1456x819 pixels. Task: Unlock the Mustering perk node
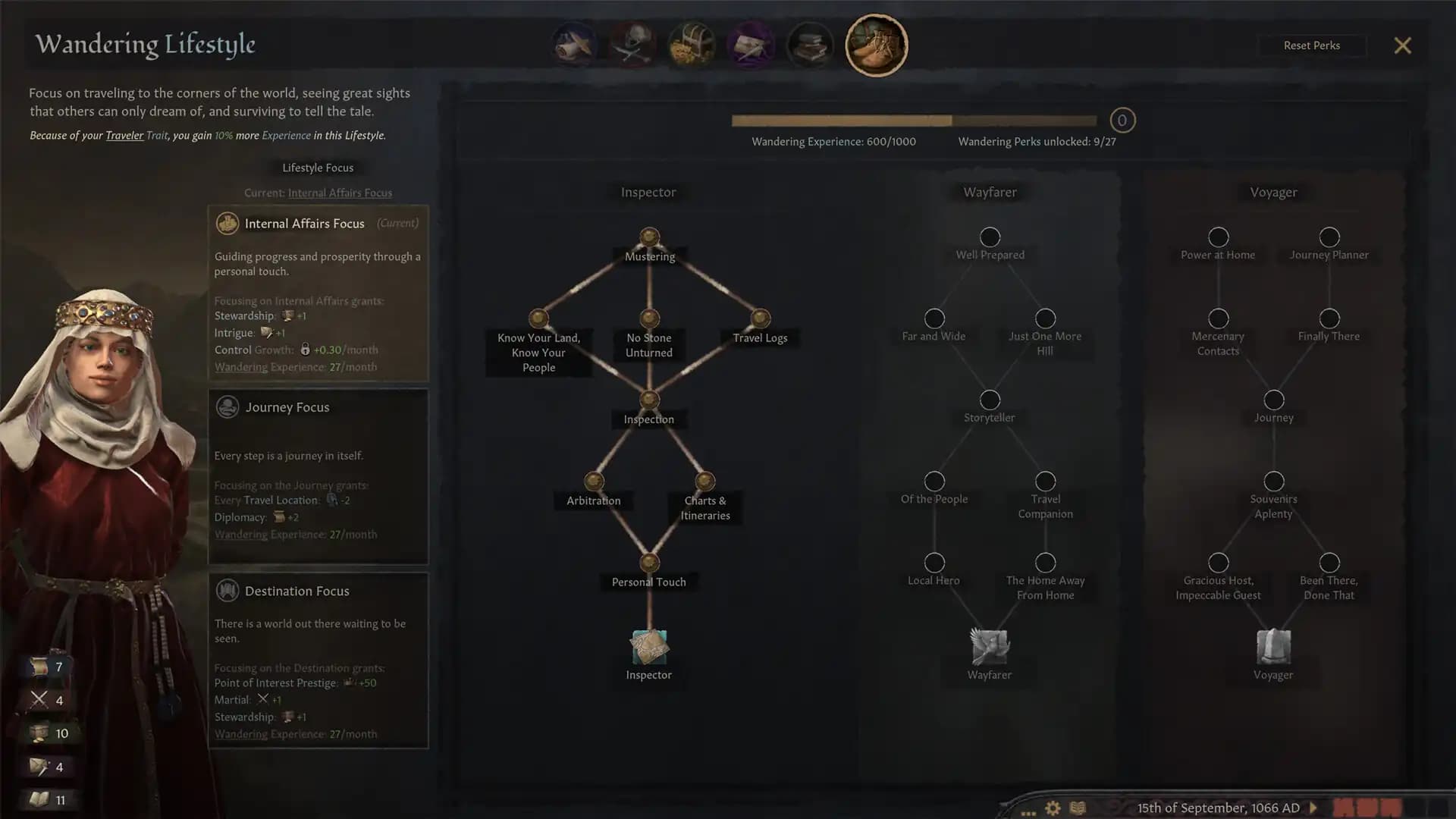(x=648, y=237)
